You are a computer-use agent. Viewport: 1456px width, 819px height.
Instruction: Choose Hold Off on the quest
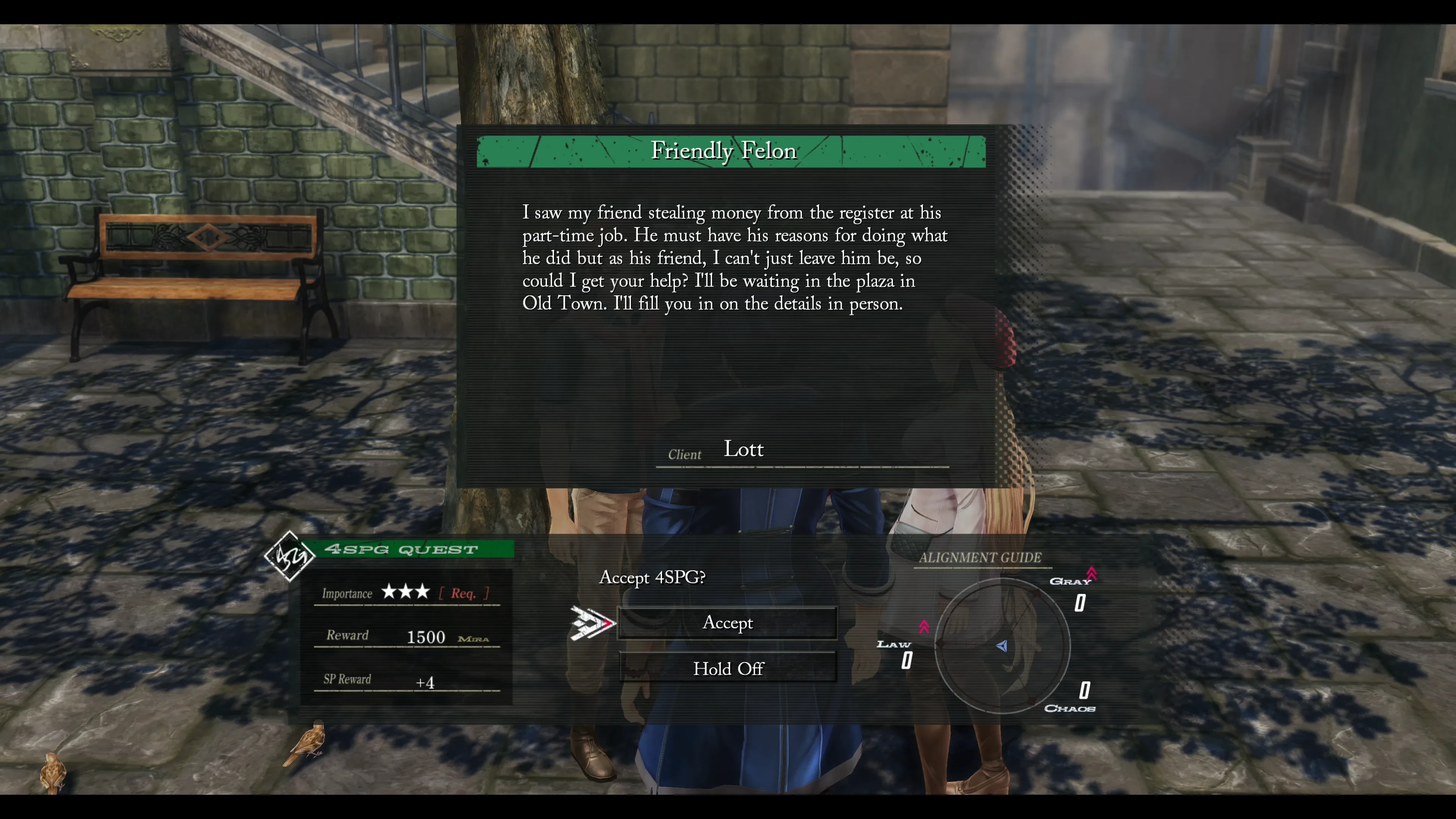point(728,668)
